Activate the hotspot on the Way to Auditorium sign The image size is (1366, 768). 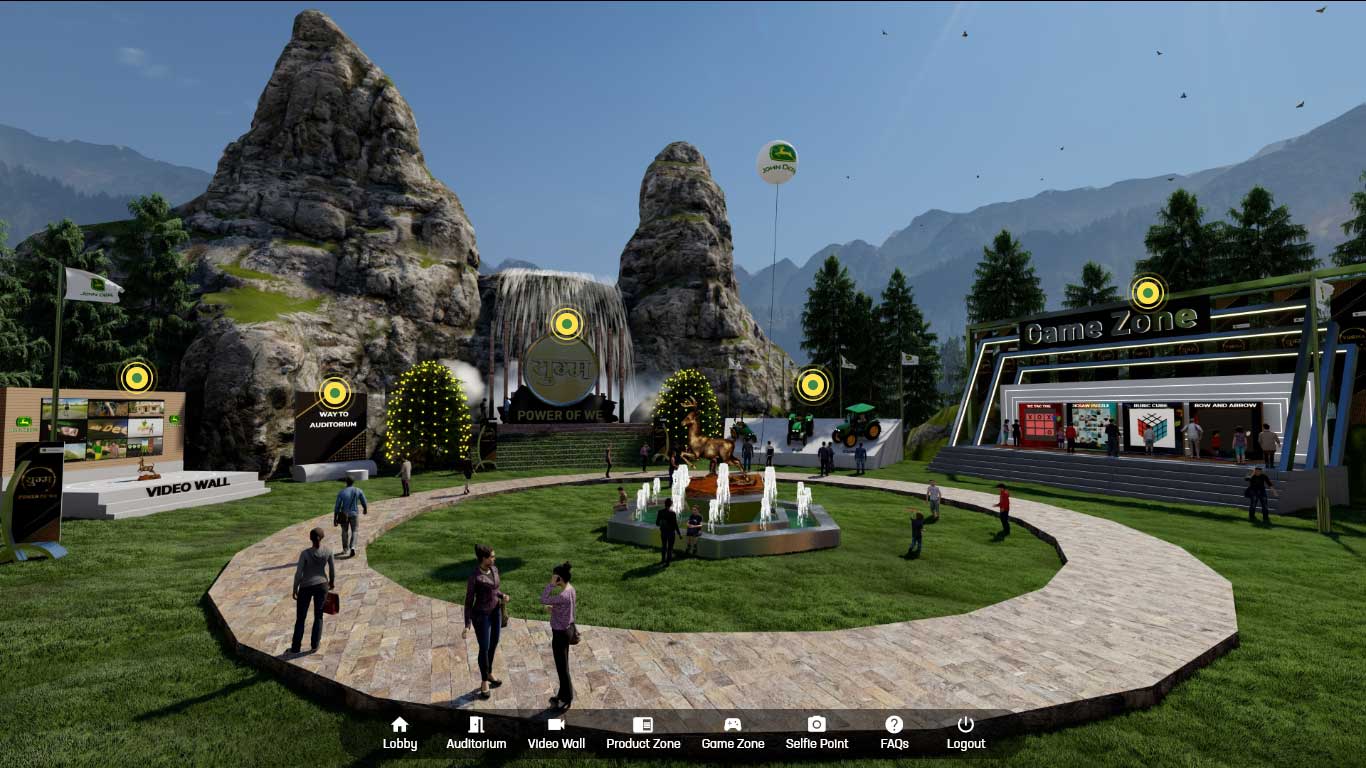click(x=335, y=393)
